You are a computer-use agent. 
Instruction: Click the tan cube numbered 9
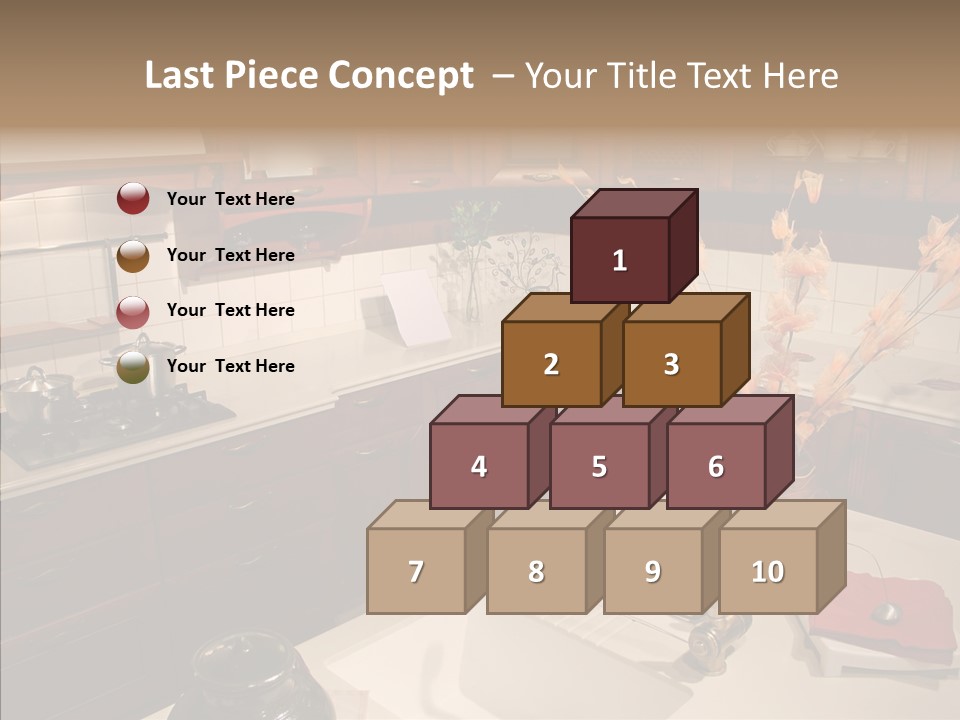tap(652, 571)
